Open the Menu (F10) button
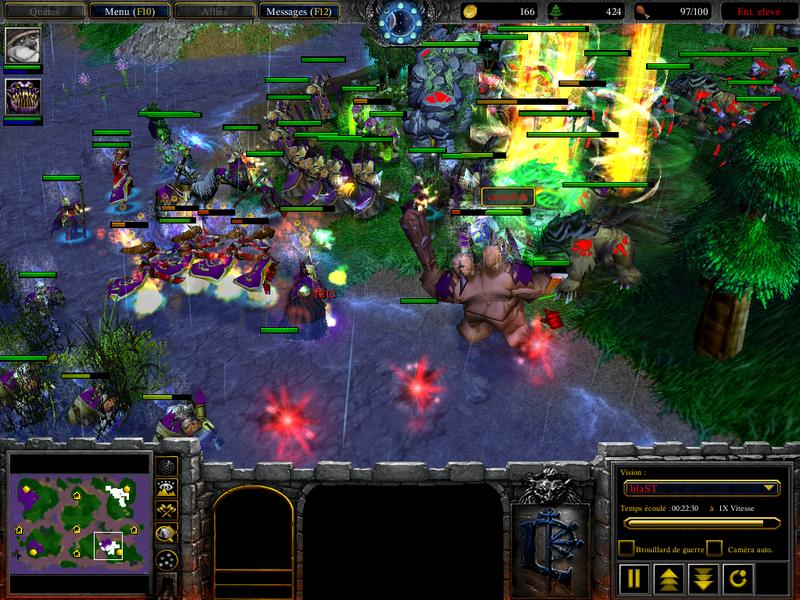Viewport: 800px width, 600px height. click(129, 11)
